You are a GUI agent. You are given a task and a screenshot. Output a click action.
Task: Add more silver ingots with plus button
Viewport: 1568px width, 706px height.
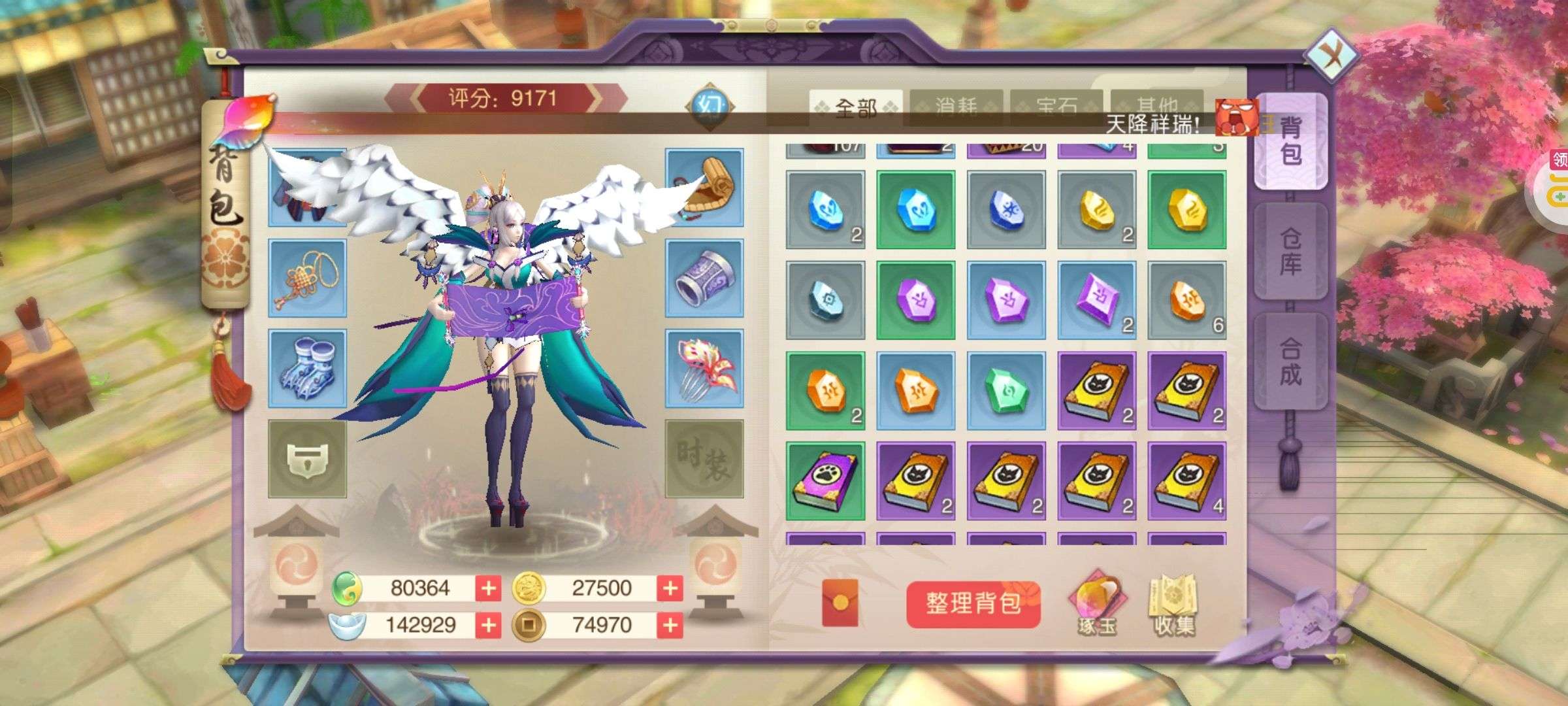[488, 626]
